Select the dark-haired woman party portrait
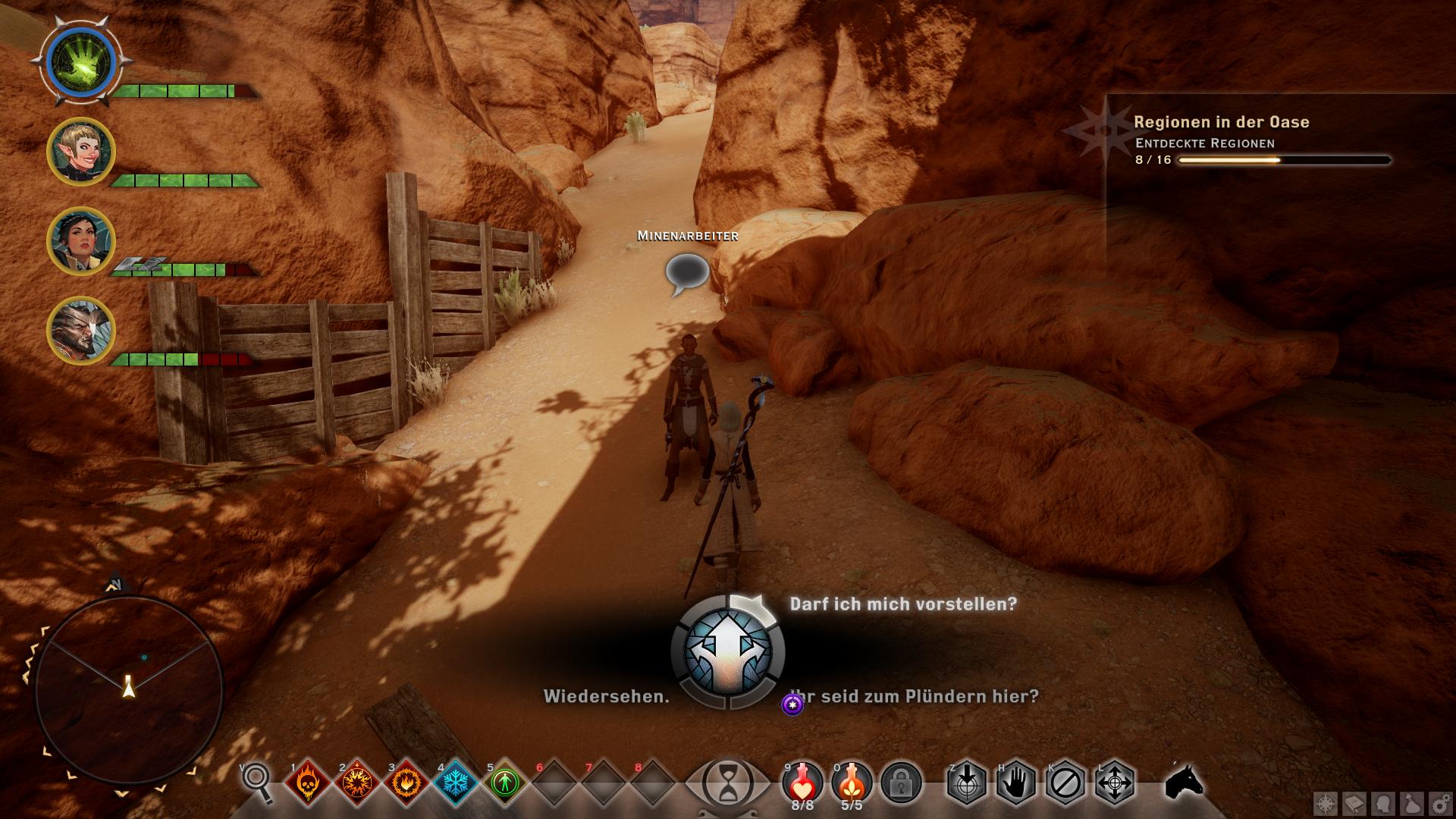Viewport: 1456px width, 819px height. click(80, 241)
